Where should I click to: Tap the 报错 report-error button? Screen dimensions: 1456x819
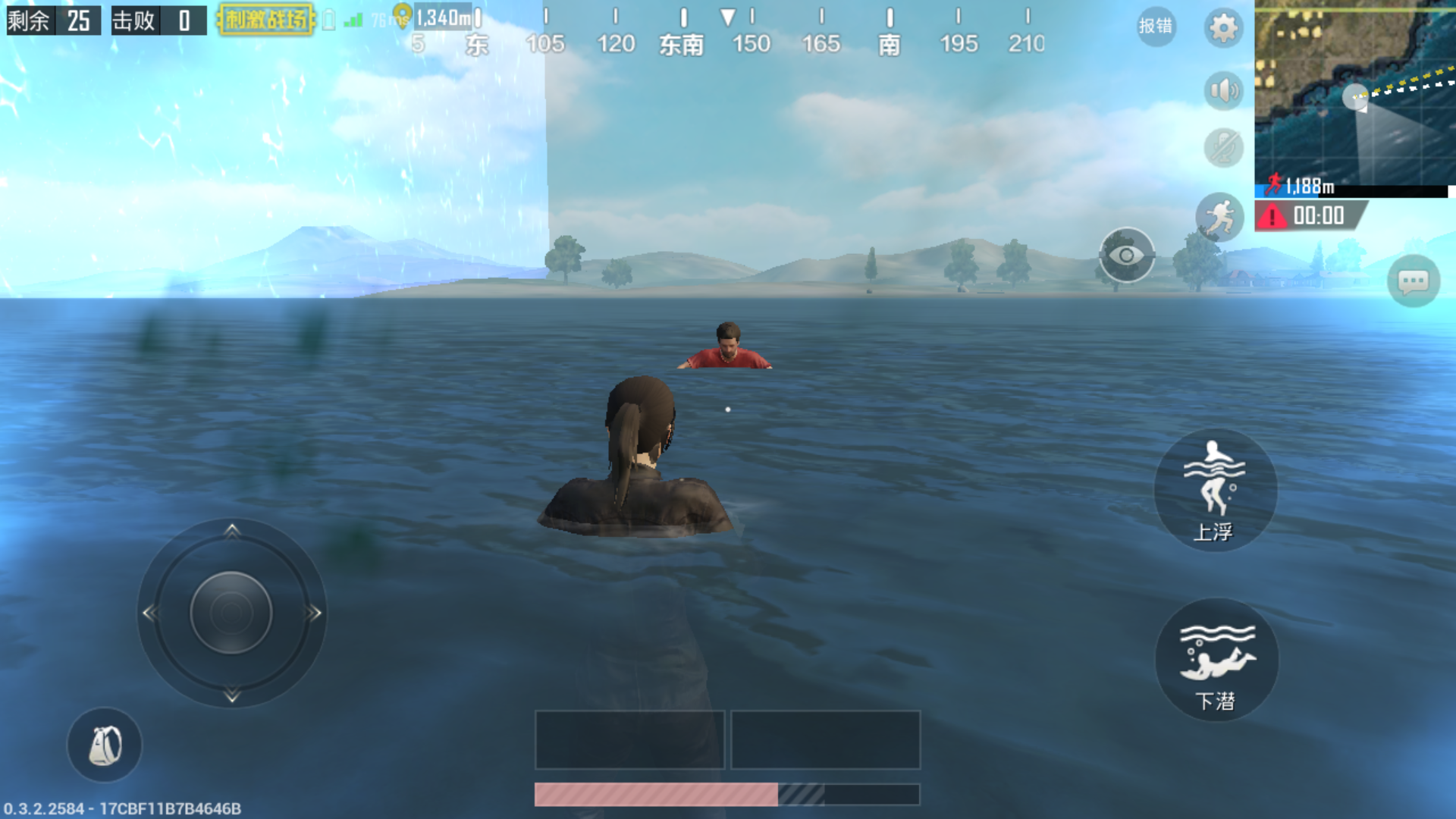(x=1156, y=27)
